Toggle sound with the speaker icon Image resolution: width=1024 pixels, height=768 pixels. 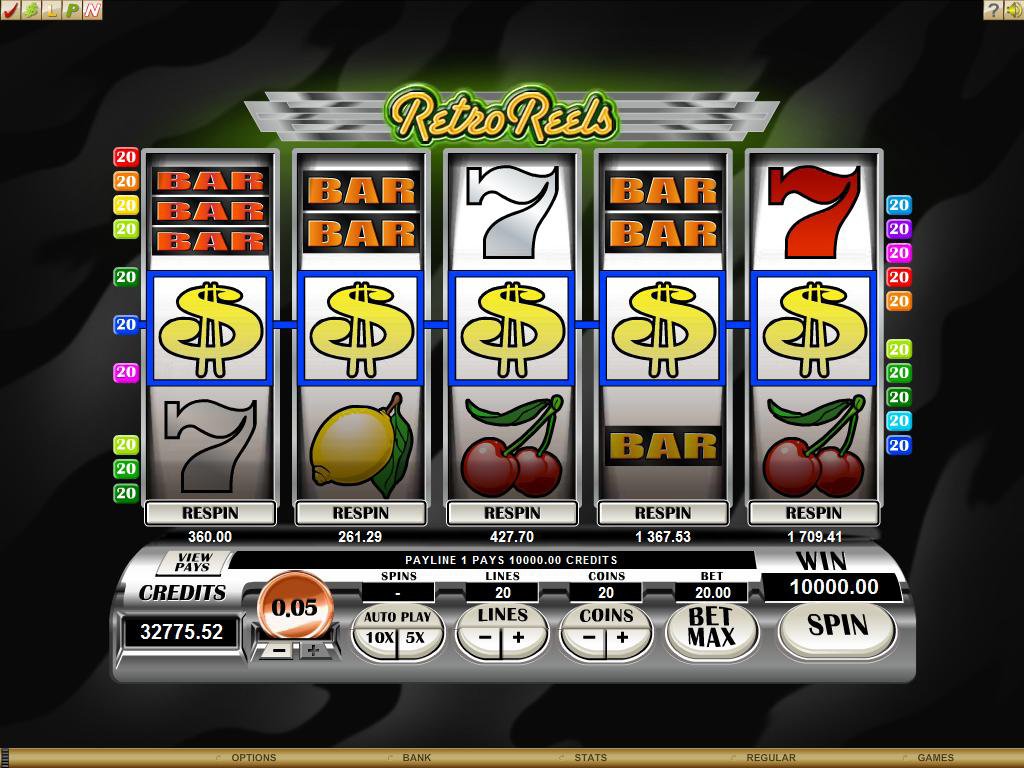(x=1012, y=10)
